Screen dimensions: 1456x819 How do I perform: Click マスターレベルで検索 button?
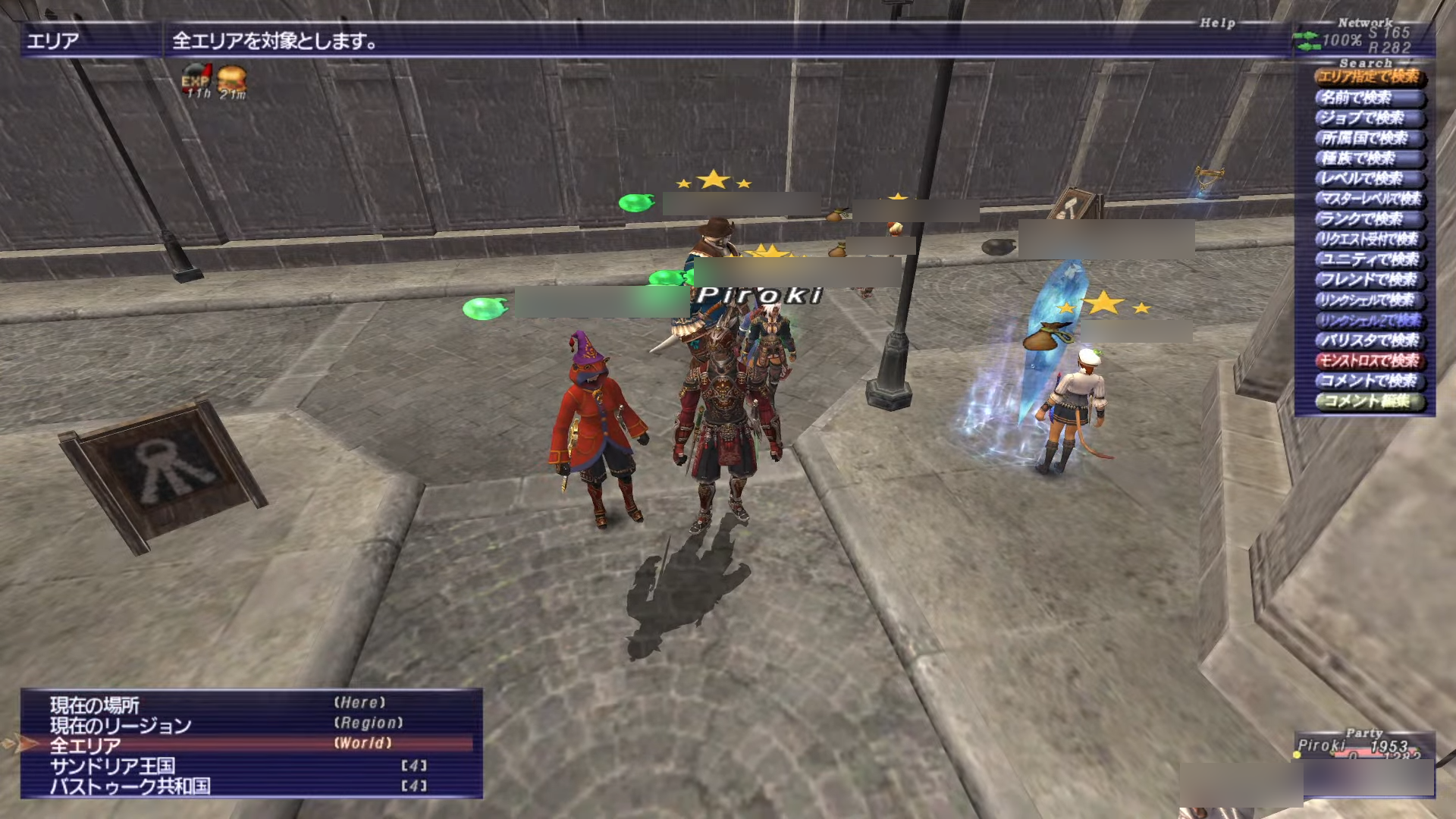click(x=1370, y=199)
